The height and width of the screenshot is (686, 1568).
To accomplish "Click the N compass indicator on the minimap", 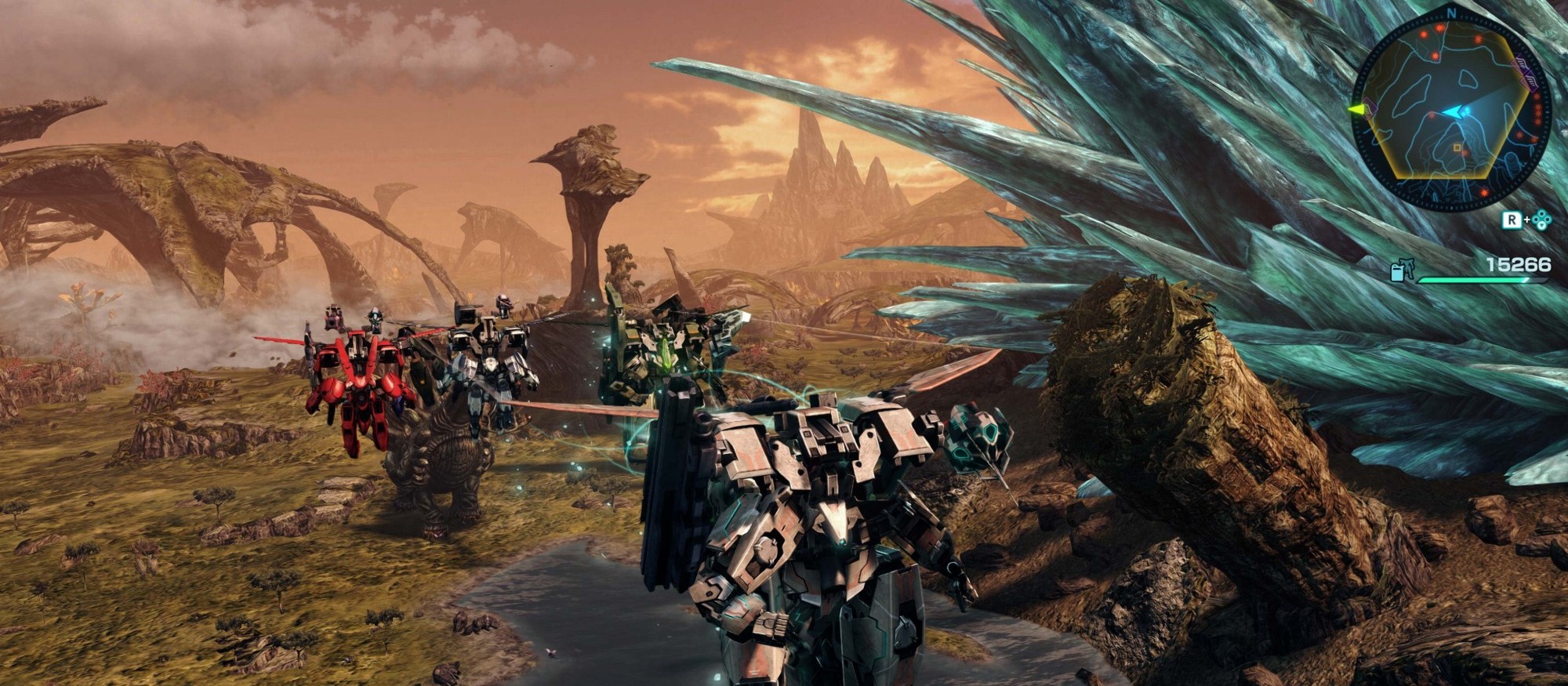I will 1450,12.
